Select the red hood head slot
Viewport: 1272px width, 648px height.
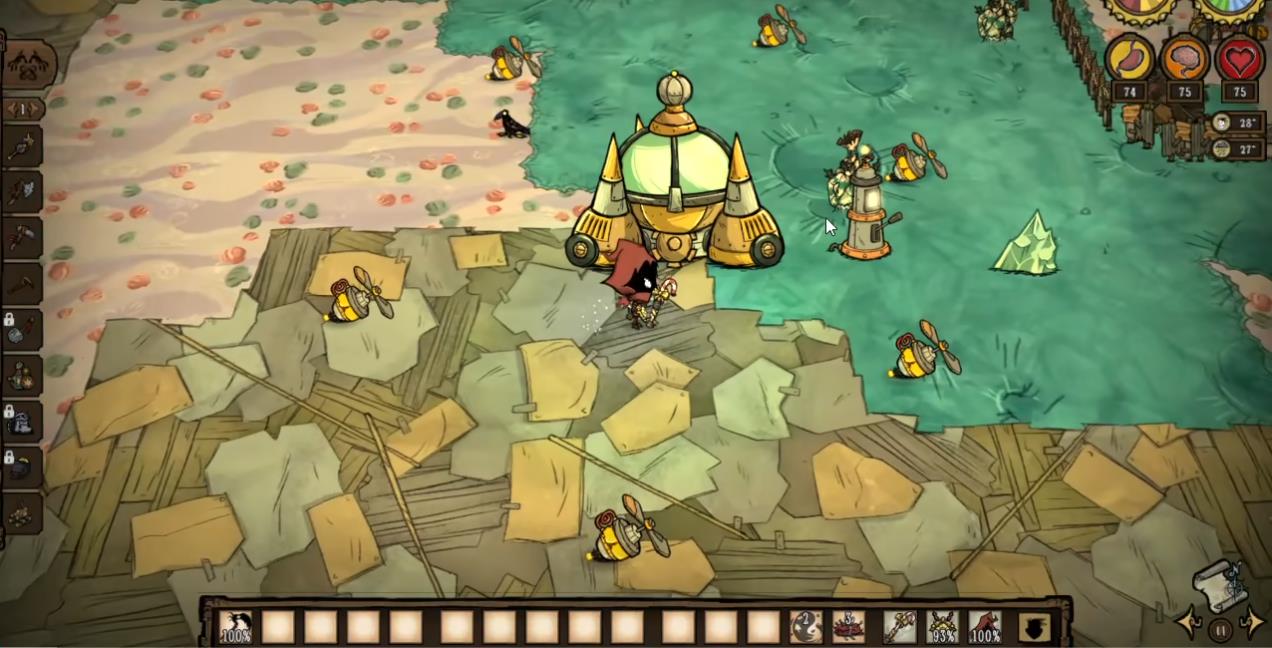pos(985,627)
